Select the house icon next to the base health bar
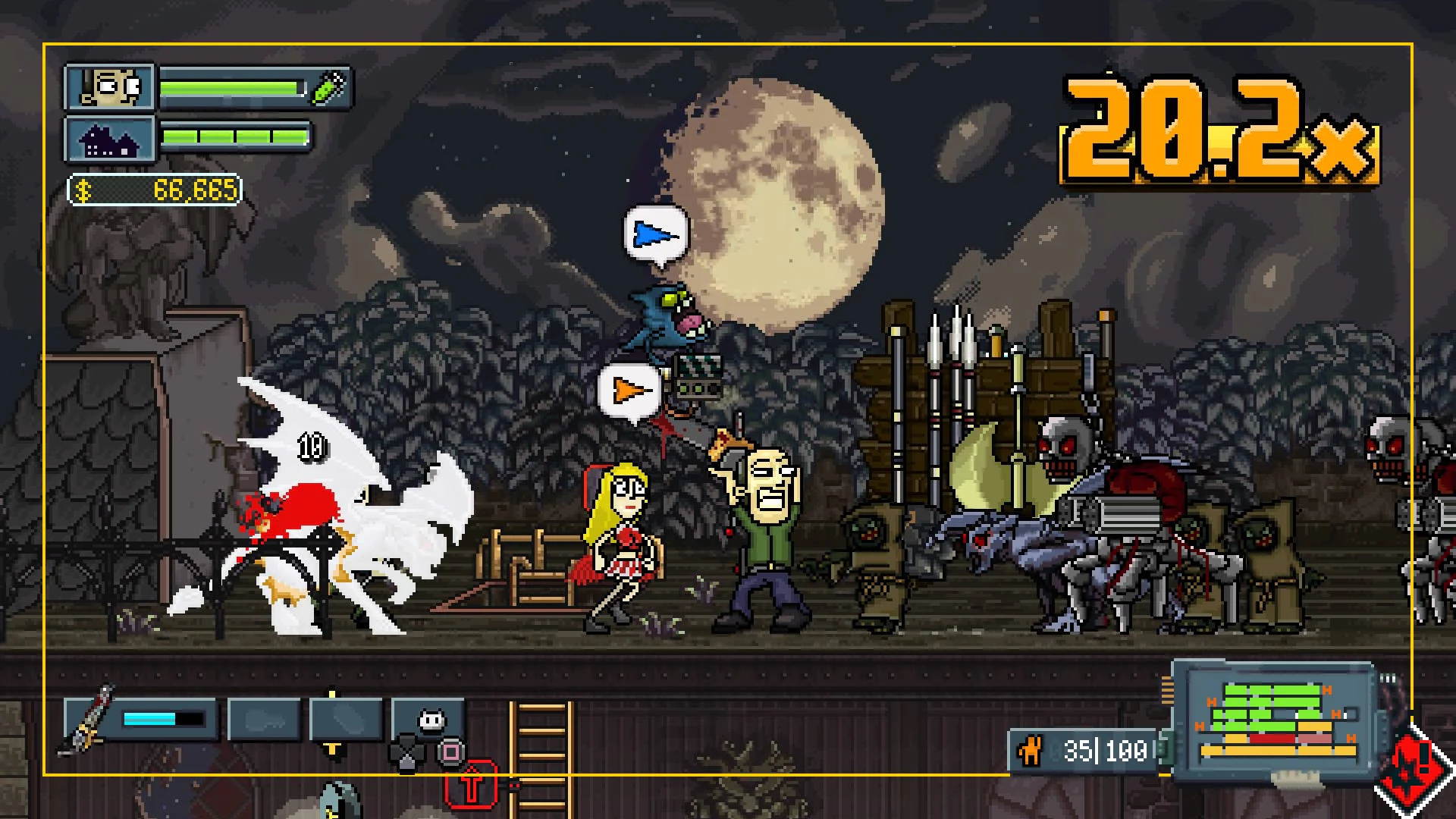 point(111,140)
